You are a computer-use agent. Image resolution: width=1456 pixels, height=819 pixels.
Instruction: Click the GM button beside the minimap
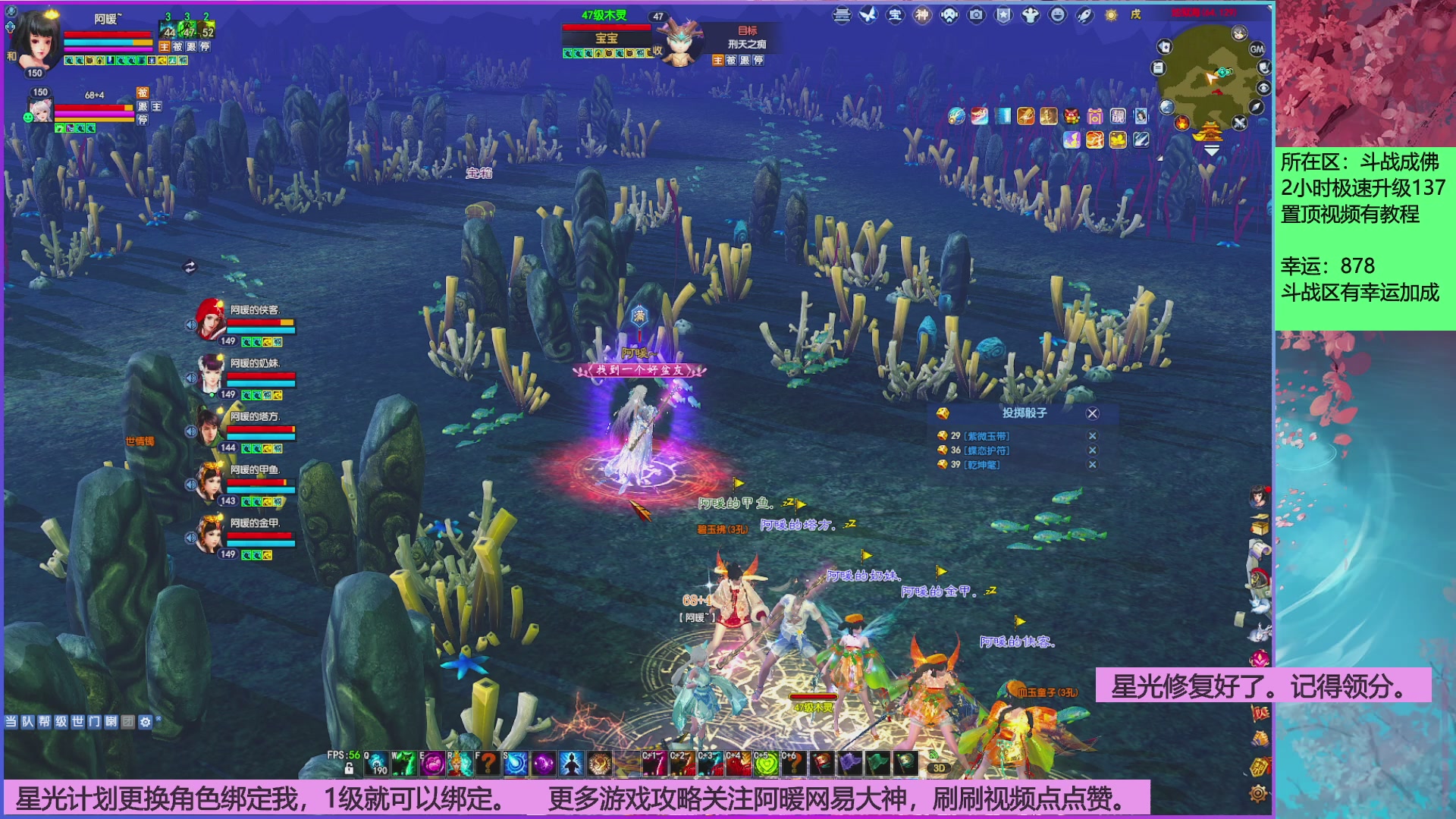(1256, 49)
